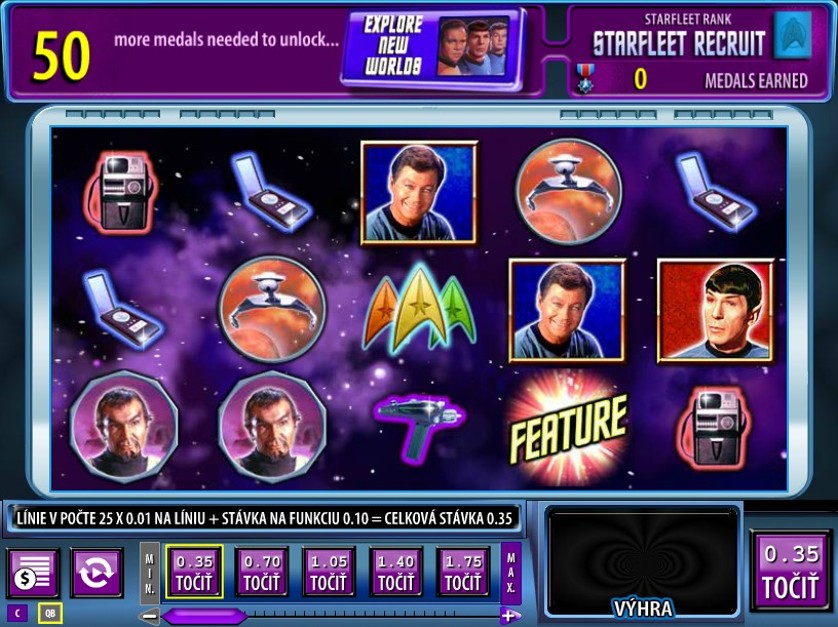Set the bet to MAX
This screenshot has height=627, width=838.
[510, 571]
